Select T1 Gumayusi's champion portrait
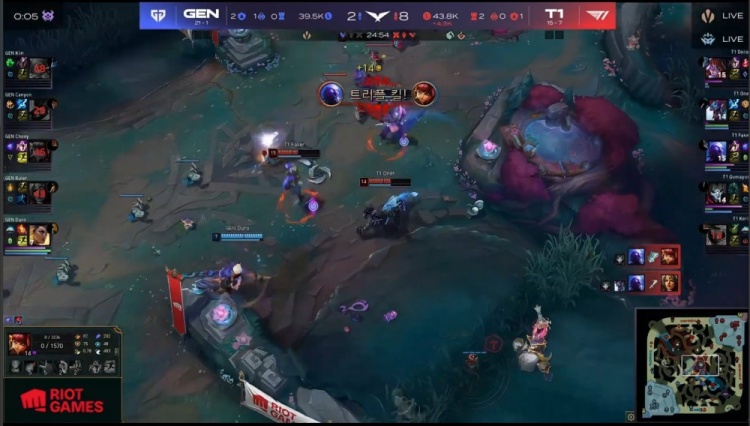750x426 pixels. click(x=716, y=192)
